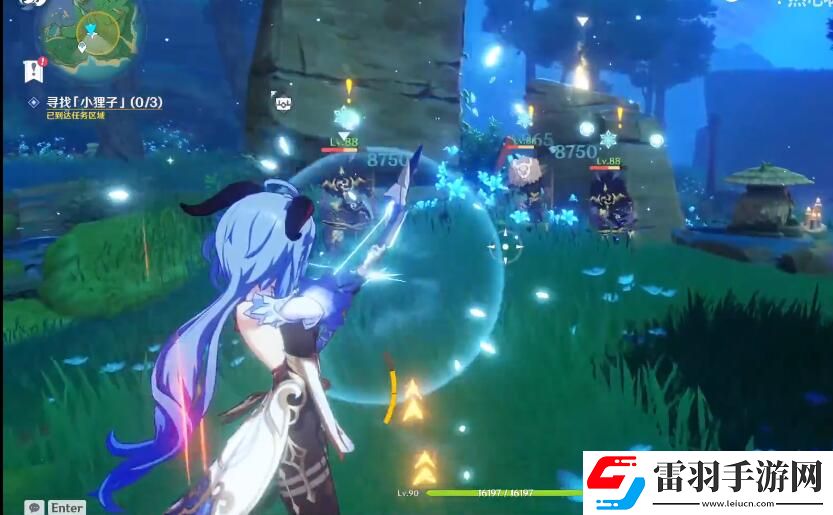Open the chat speech-bubble icon

(35, 507)
